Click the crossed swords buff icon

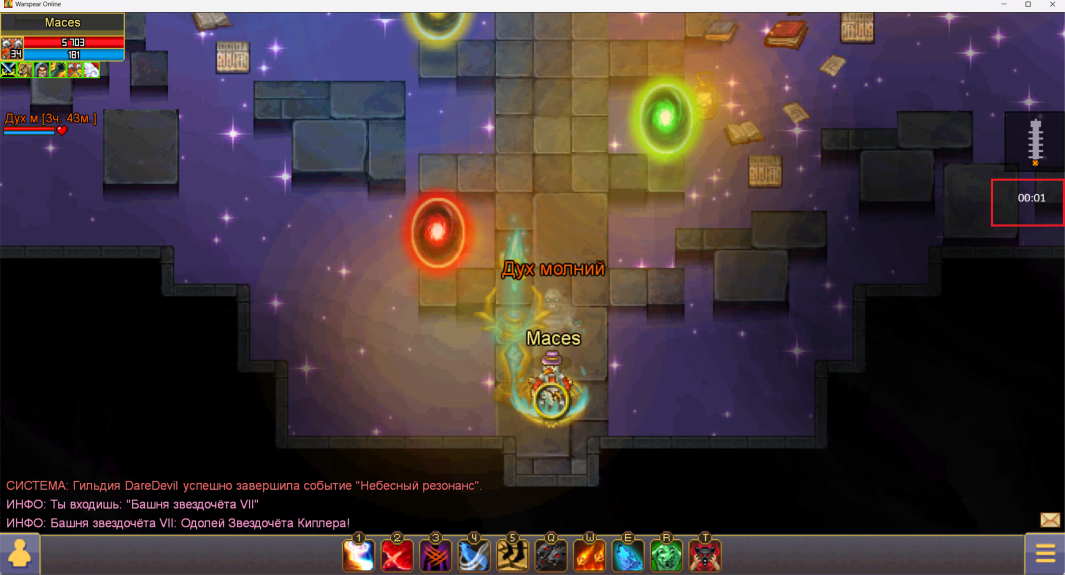click(9, 70)
